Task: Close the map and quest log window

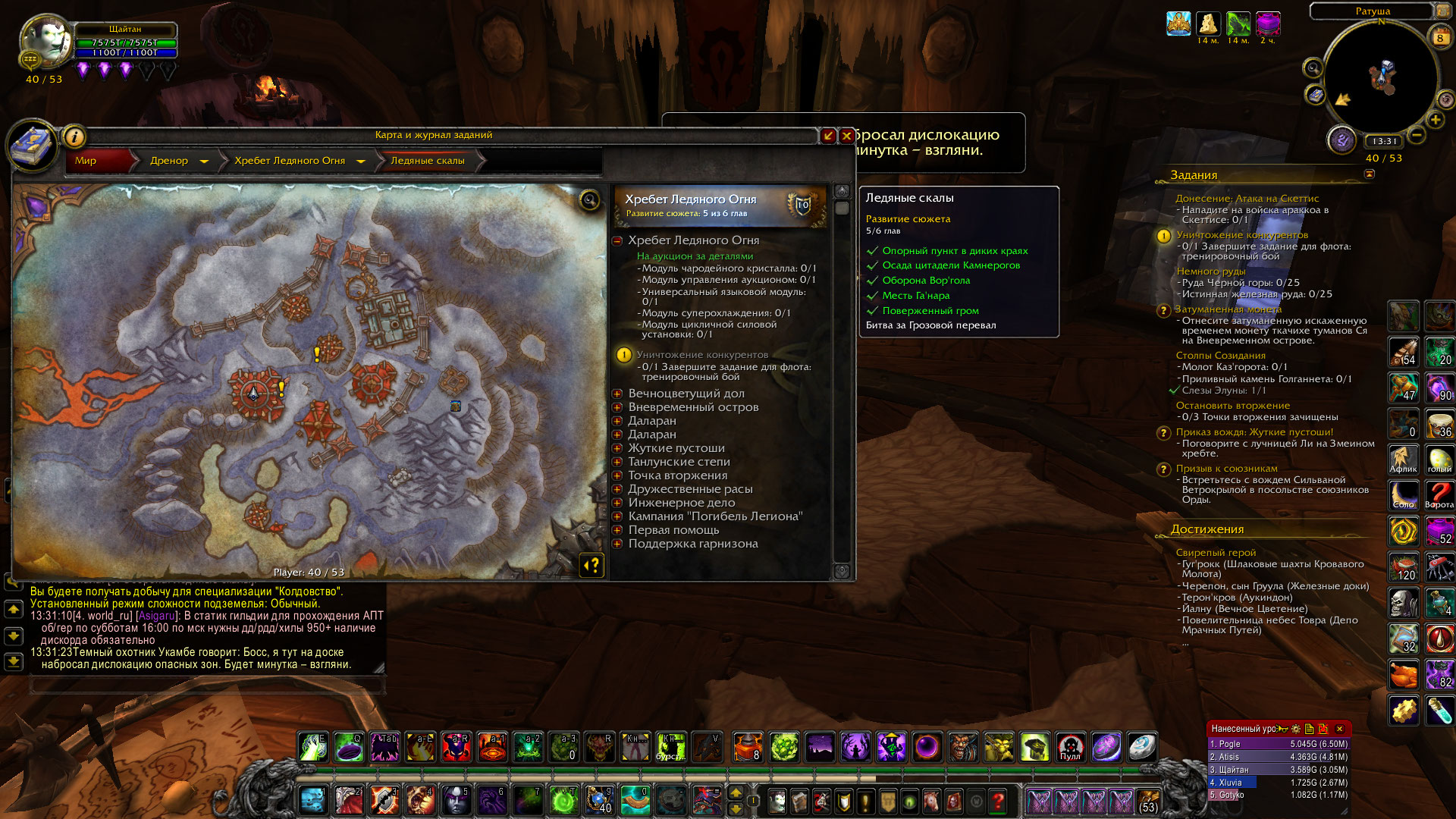Action: point(847,136)
